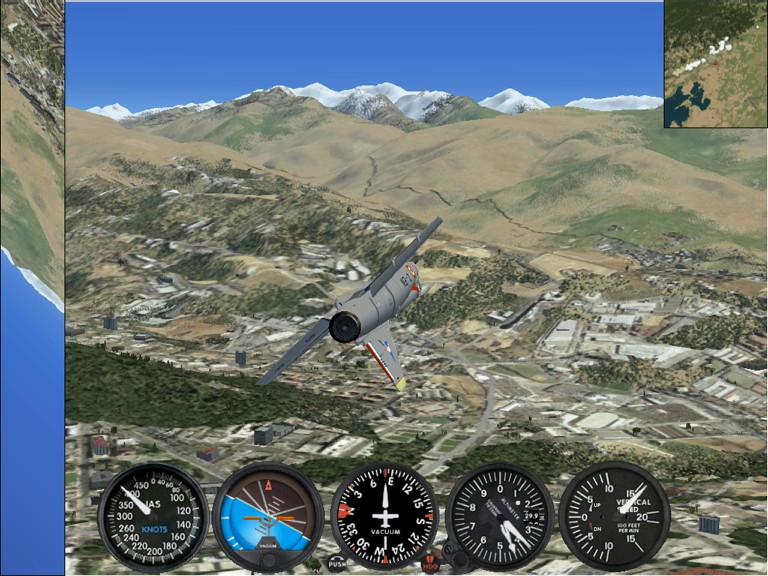768x576 pixels.
Task: Click the red HDG heading bug knob
Action: (x=432, y=563)
